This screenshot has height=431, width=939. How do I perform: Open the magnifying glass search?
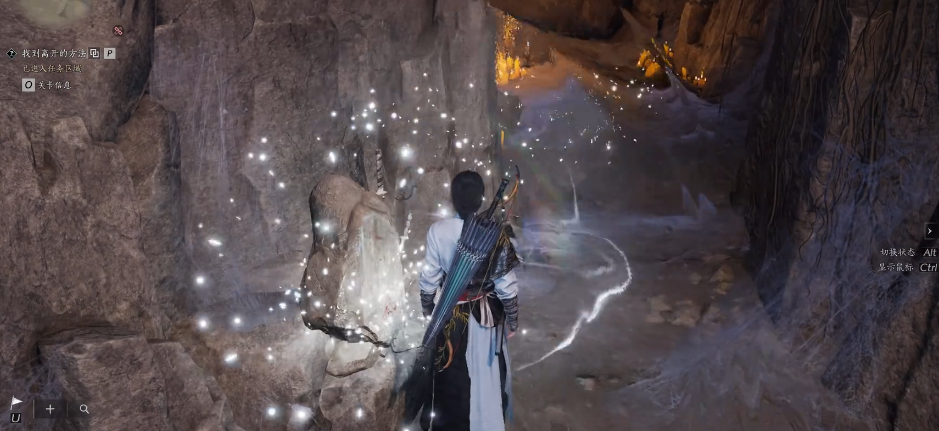(x=84, y=409)
